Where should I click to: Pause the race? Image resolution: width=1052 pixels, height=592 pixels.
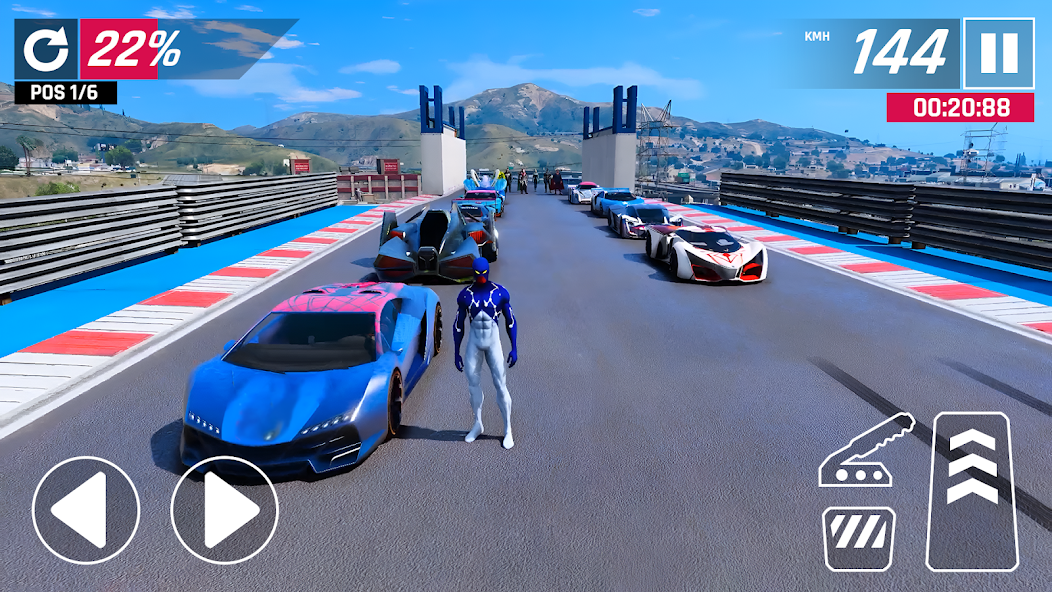[x=998, y=53]
